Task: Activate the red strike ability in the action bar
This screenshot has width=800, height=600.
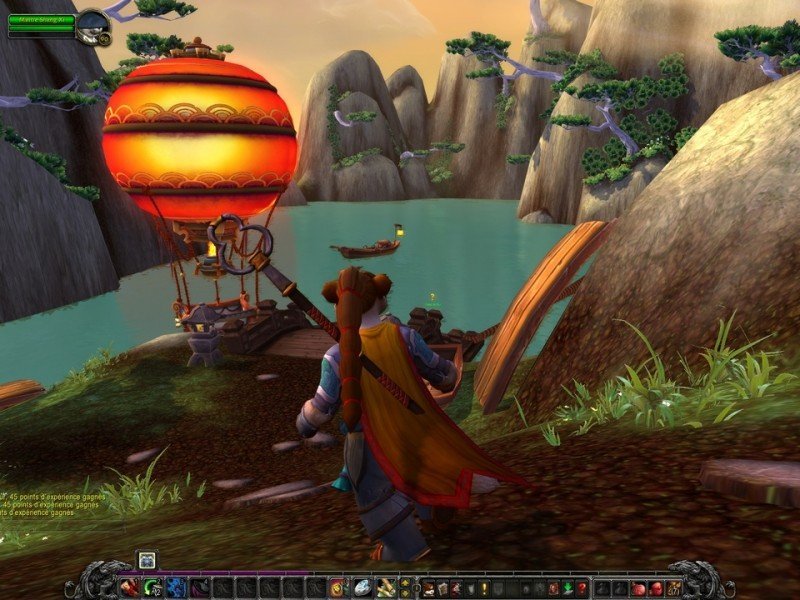Action: (x=128, y=588)
